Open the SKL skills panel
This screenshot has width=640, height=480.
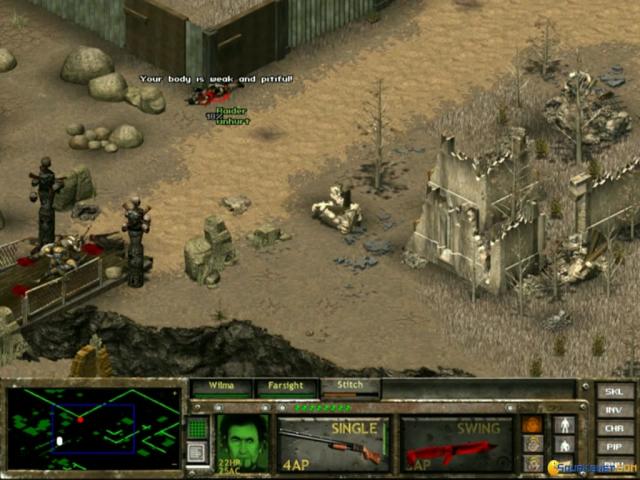point(614,392)
